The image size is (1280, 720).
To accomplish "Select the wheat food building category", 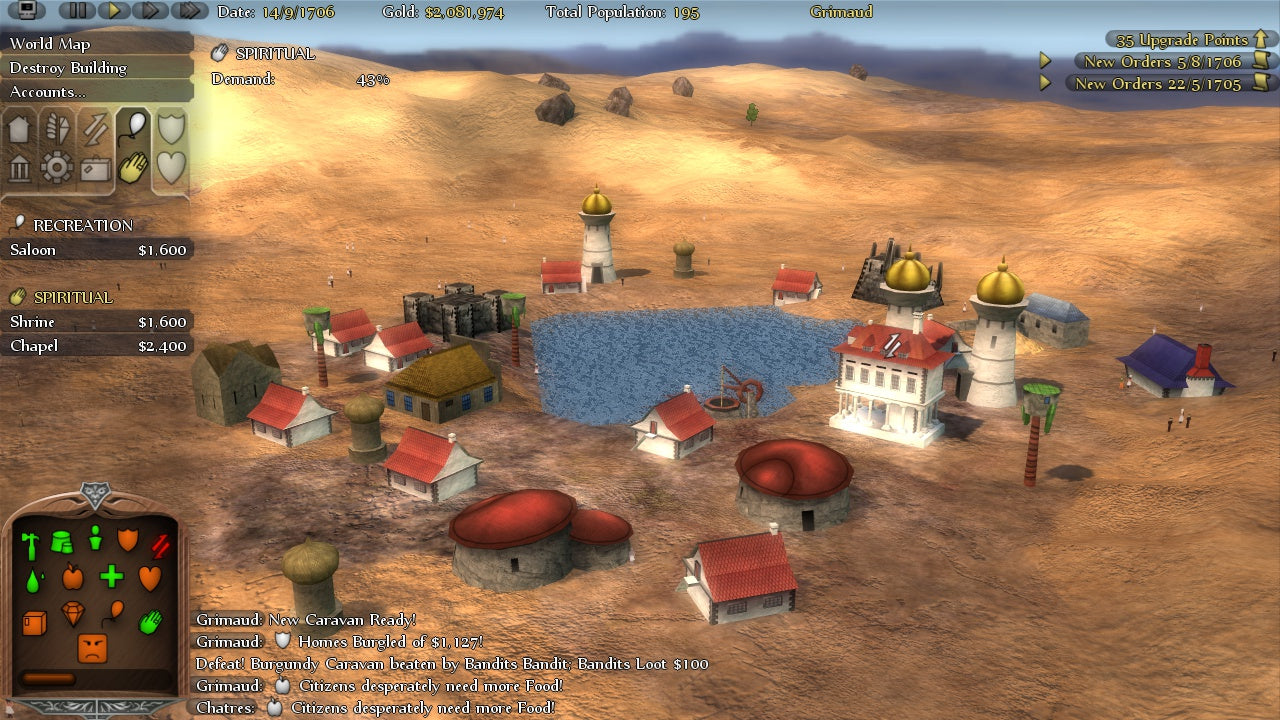I will coord(56,130).
